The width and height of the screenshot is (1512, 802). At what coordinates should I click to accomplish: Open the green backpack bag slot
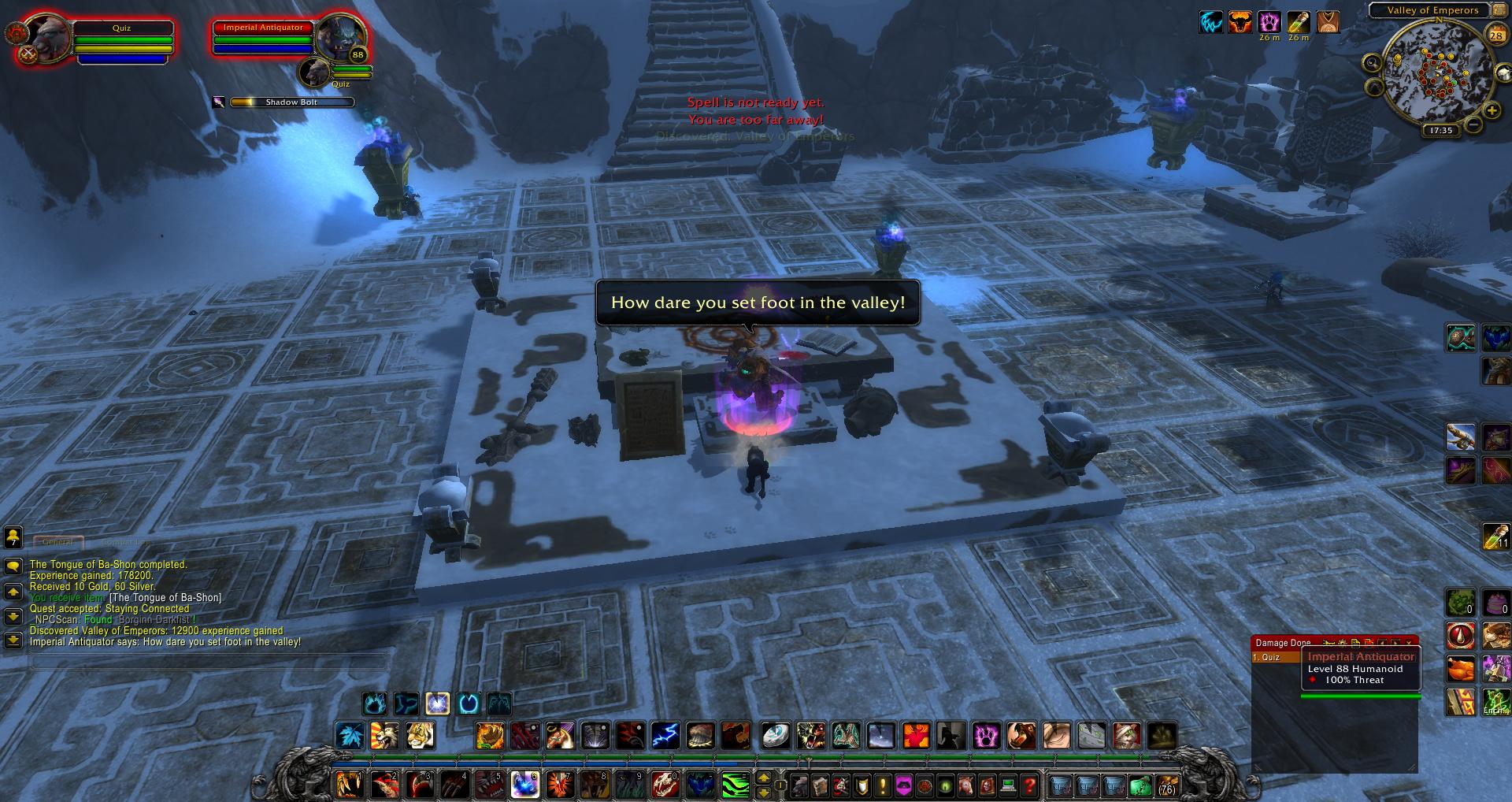(x=1140, y=785)
